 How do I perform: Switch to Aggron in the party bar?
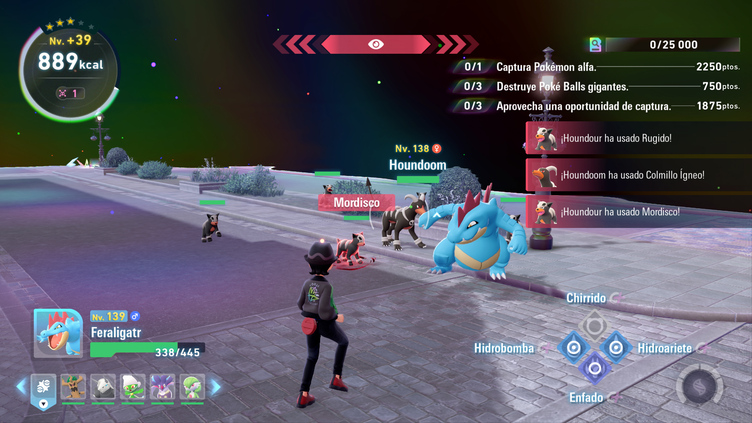(x=104, y=387)
